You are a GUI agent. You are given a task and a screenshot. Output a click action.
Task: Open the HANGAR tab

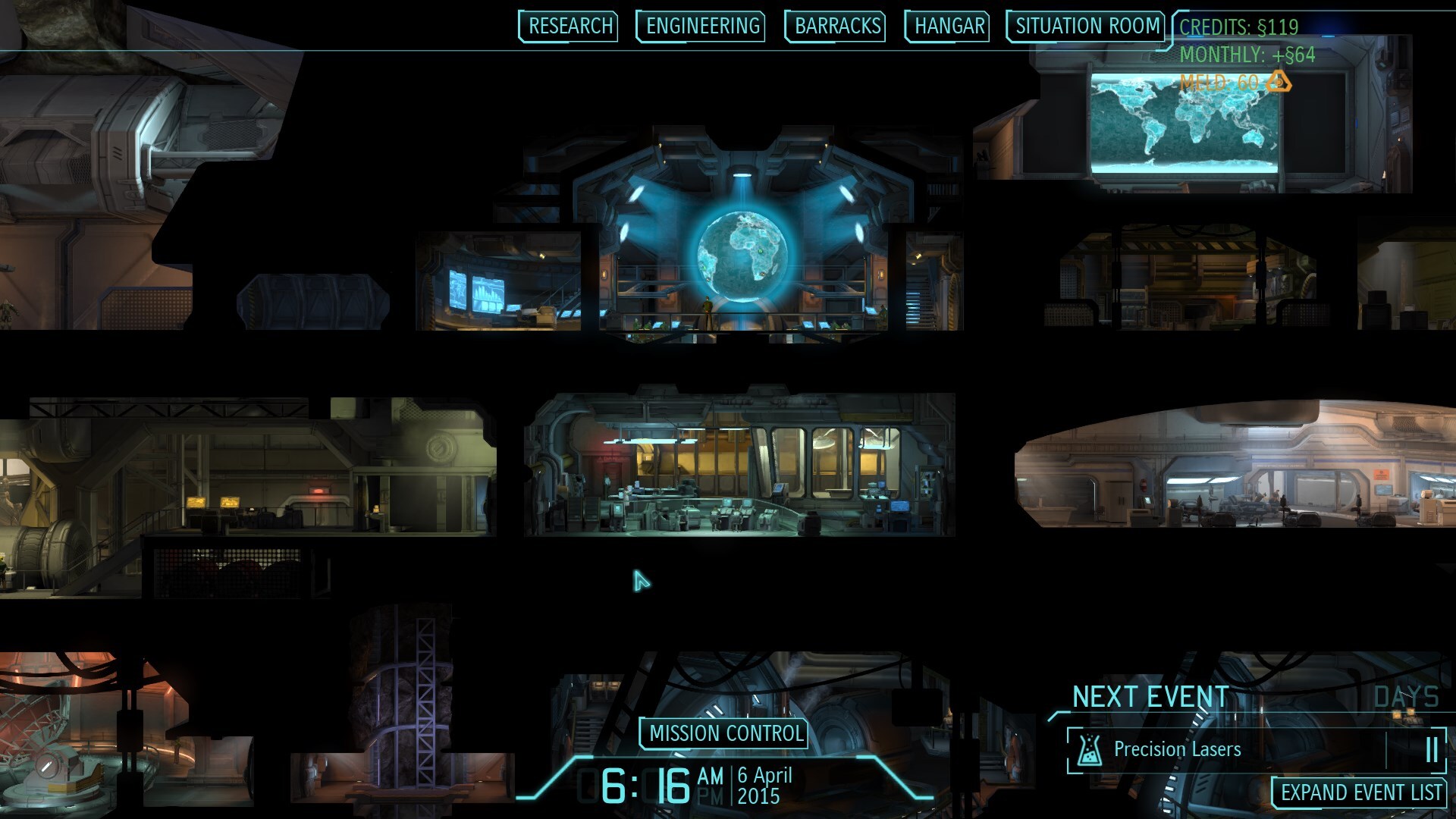coord(947,26)
